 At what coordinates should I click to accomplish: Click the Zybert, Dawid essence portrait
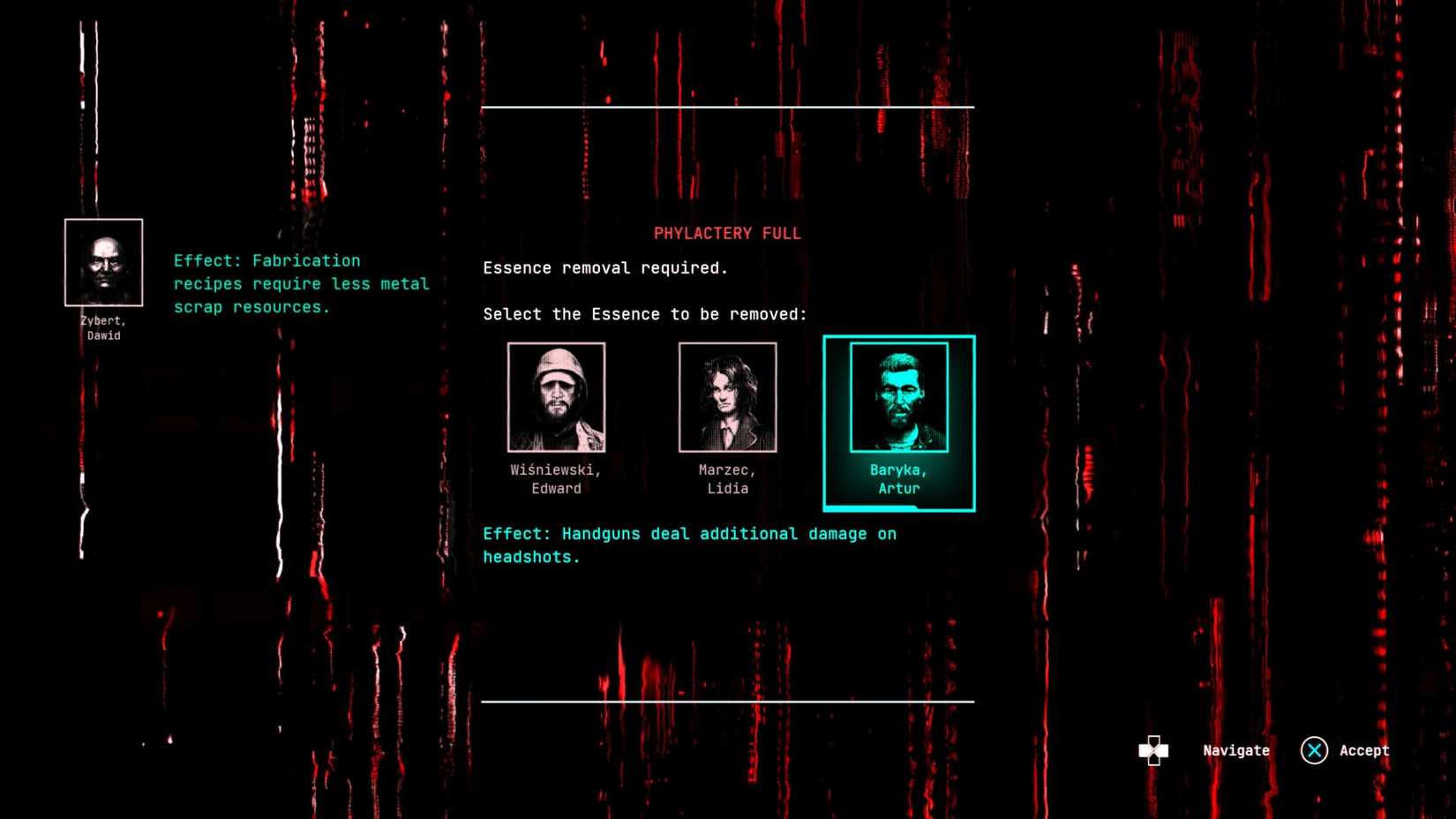[x=103, y=263]
